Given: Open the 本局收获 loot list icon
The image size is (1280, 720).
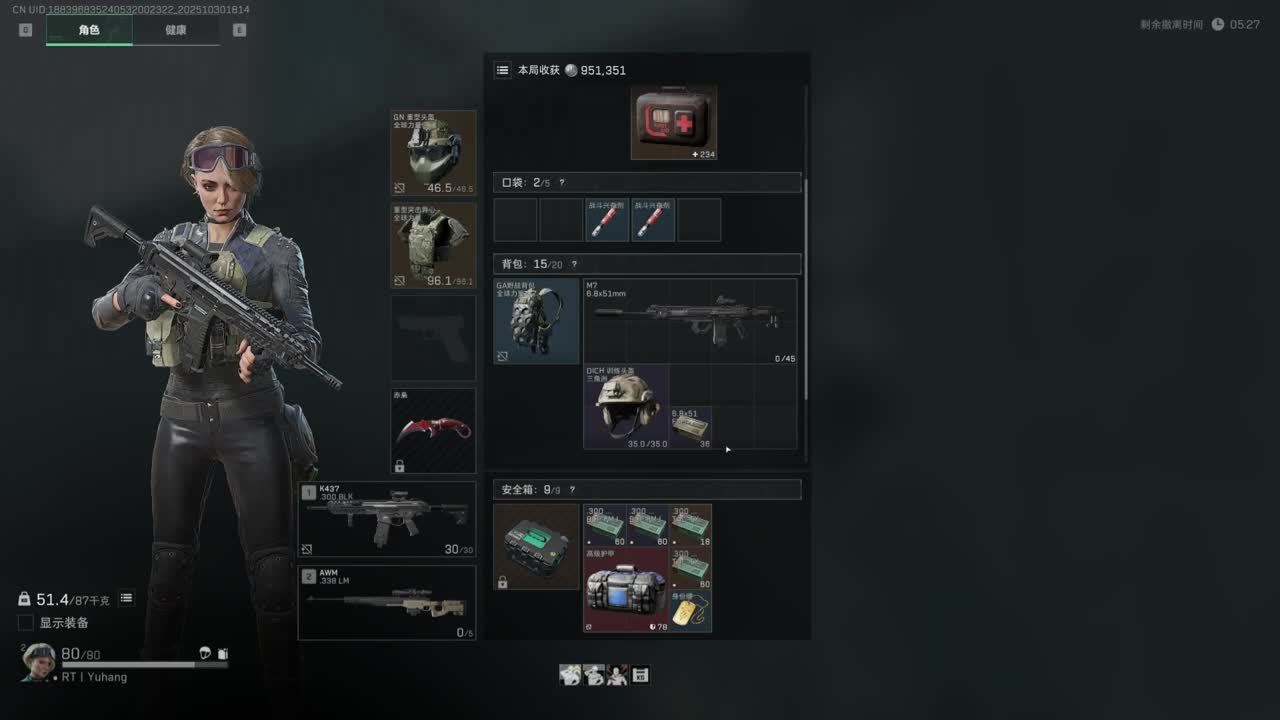Looking at the screenshot, I should click(502, 71).
